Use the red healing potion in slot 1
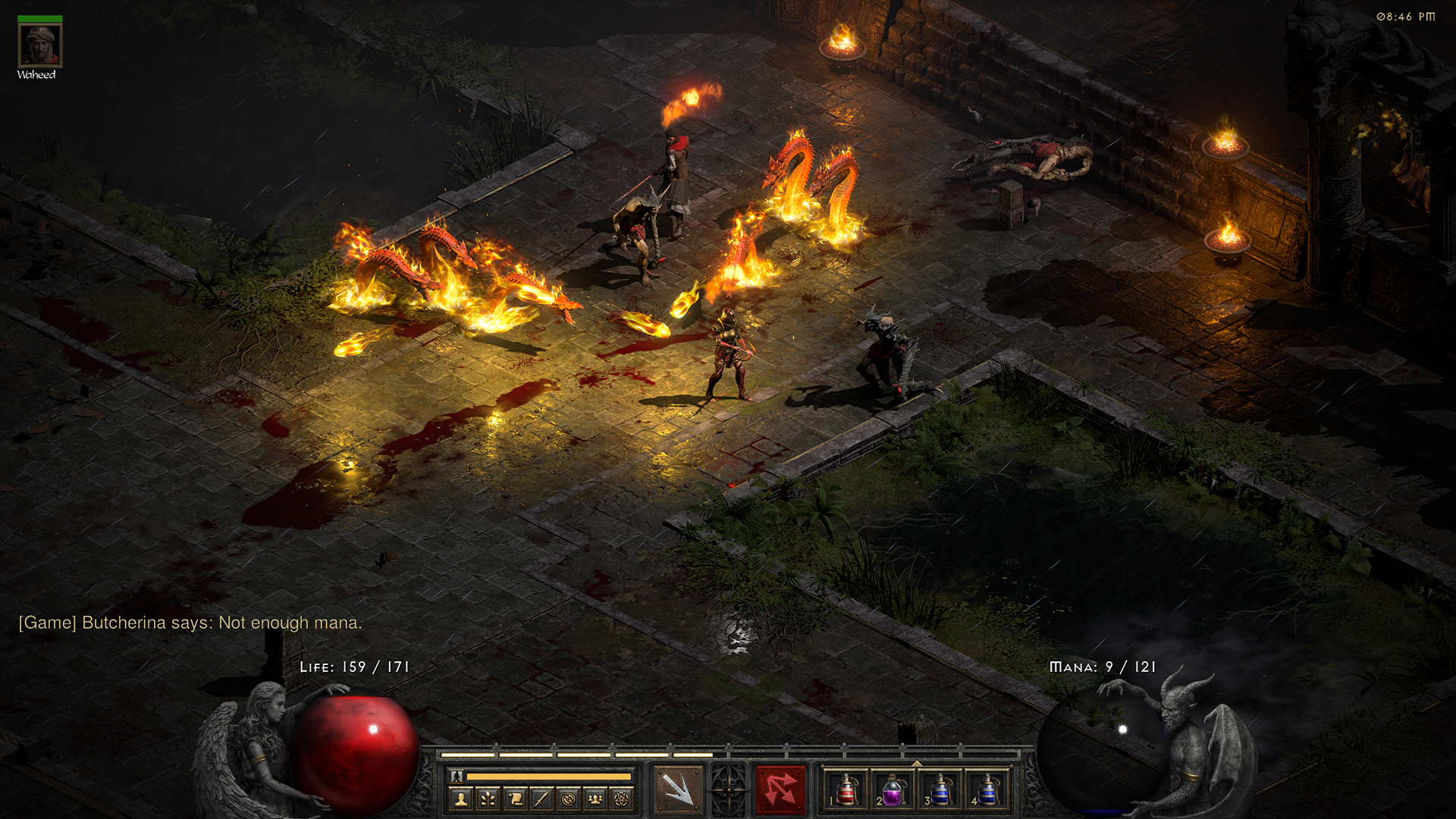This screenshot has width=1456, height=819. [846, 789]
